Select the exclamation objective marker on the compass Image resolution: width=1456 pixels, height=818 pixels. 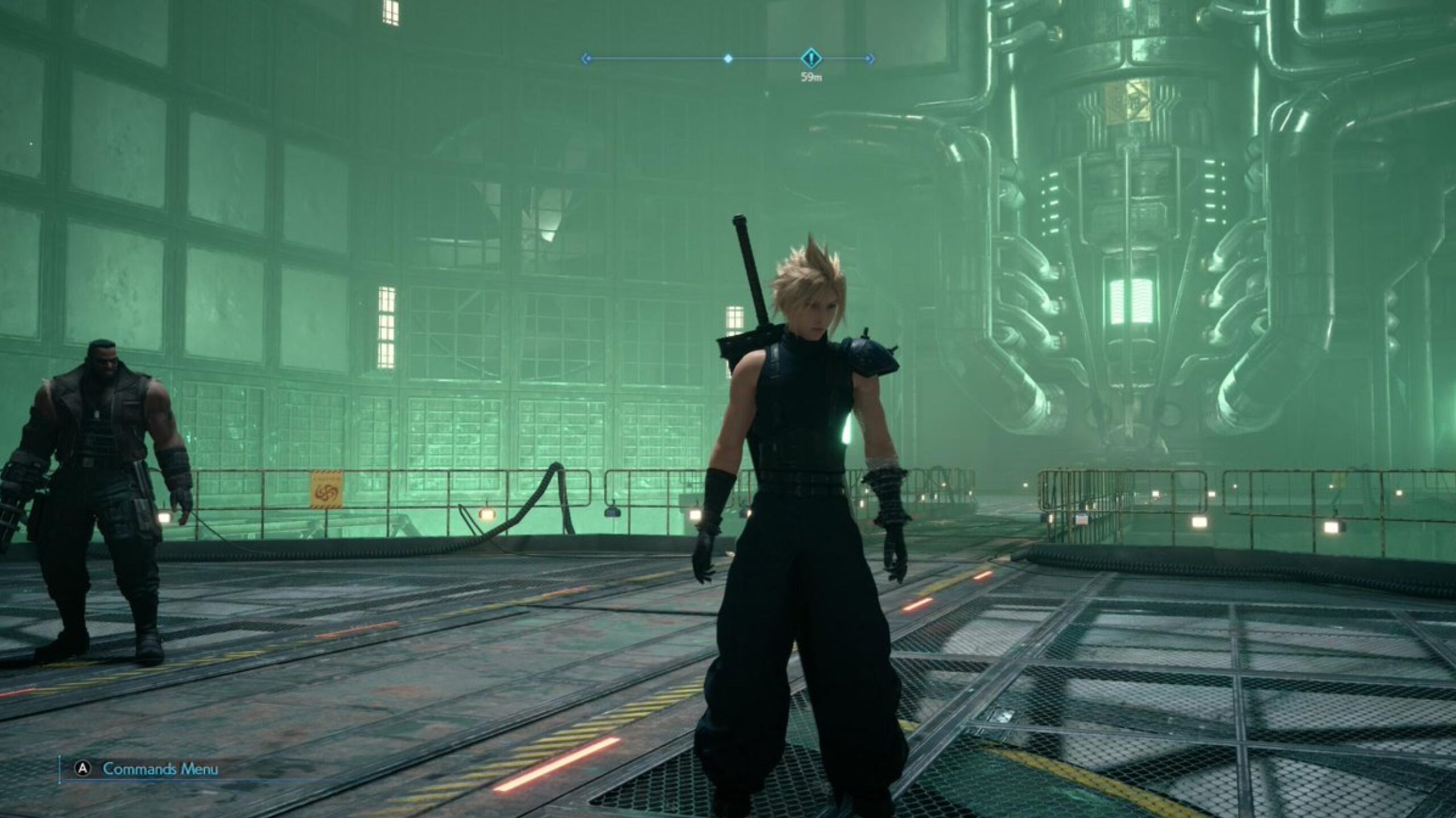(811, 58)
